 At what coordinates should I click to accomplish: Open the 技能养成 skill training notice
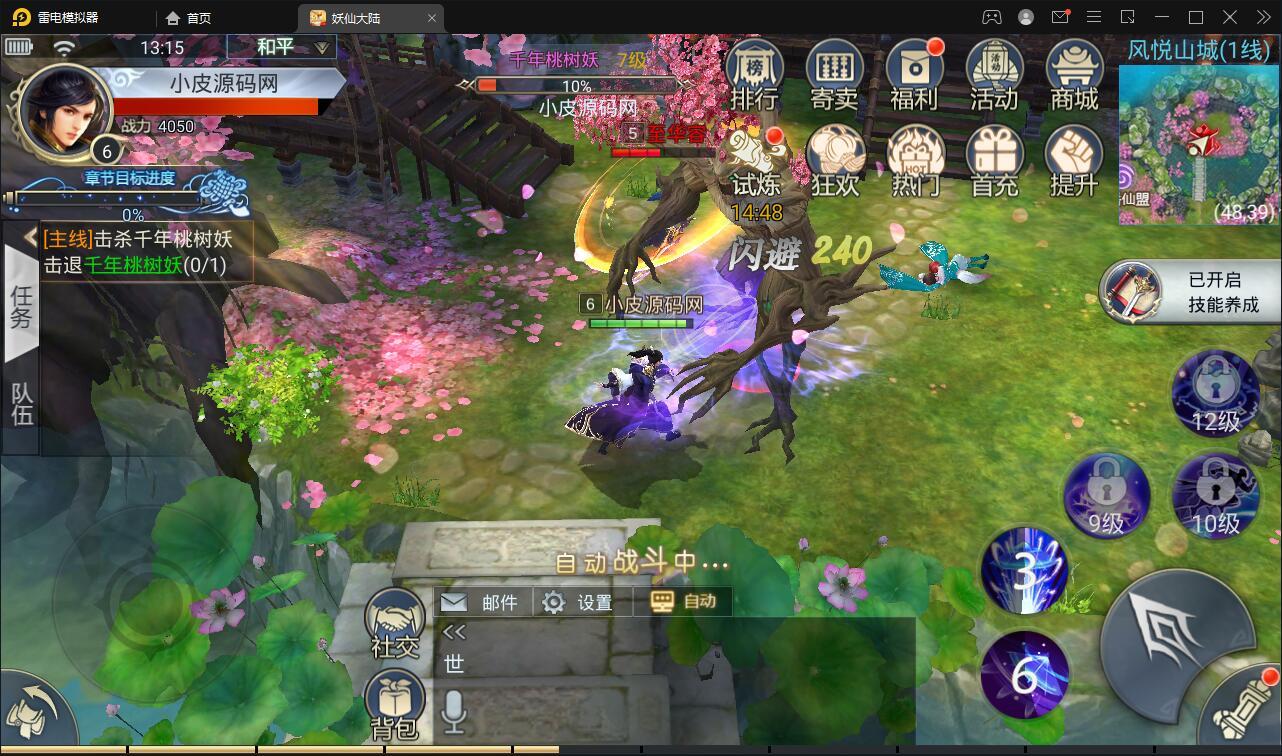coord(1190,292)
